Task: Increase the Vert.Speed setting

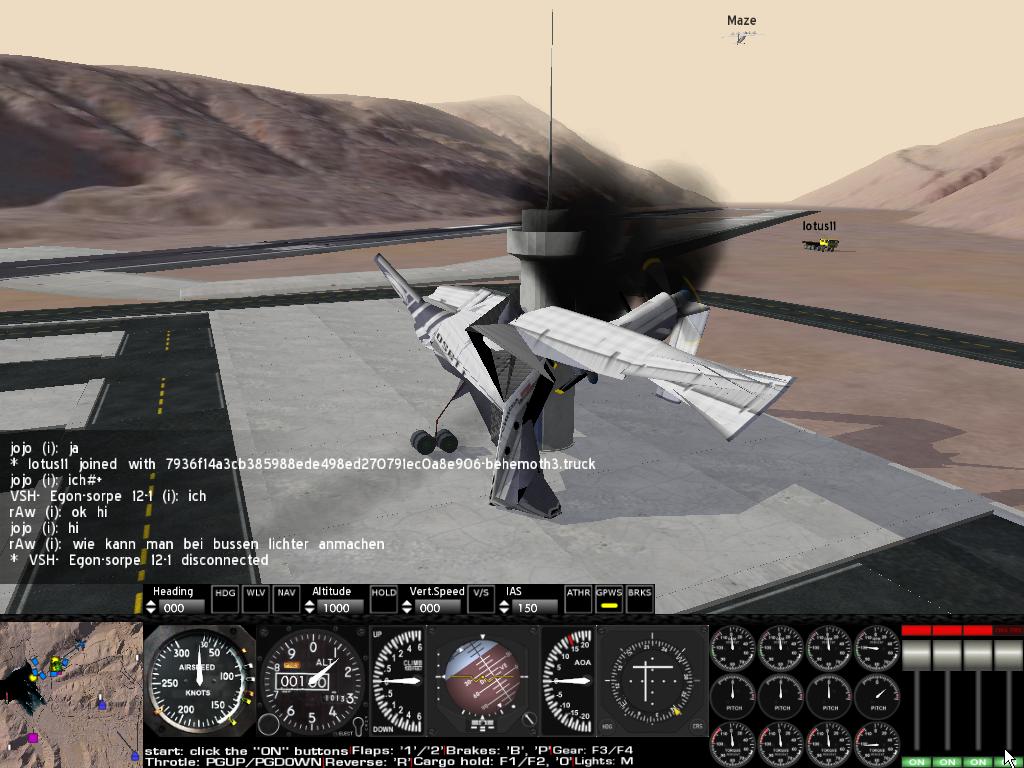Action: tap(408, 603)
